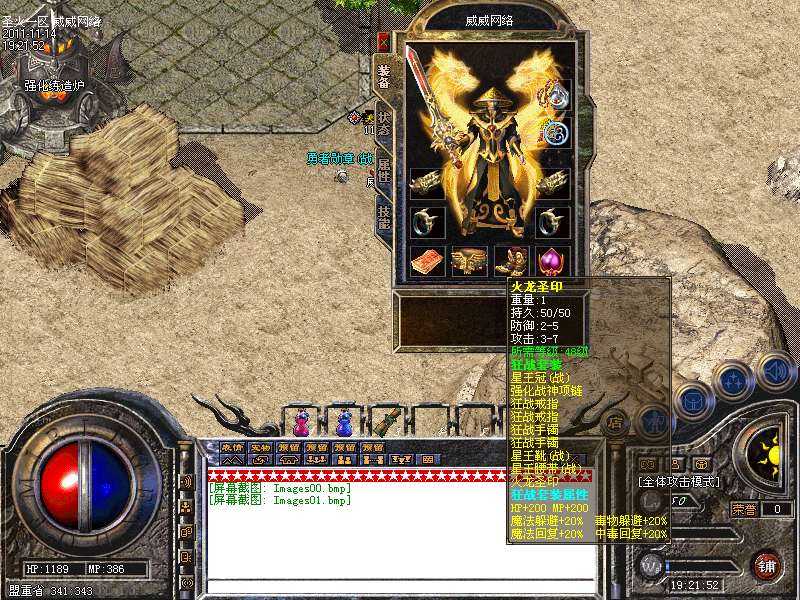Toggle the sound speaker button
Screen dimensions: 800x600
click(776, 372)
